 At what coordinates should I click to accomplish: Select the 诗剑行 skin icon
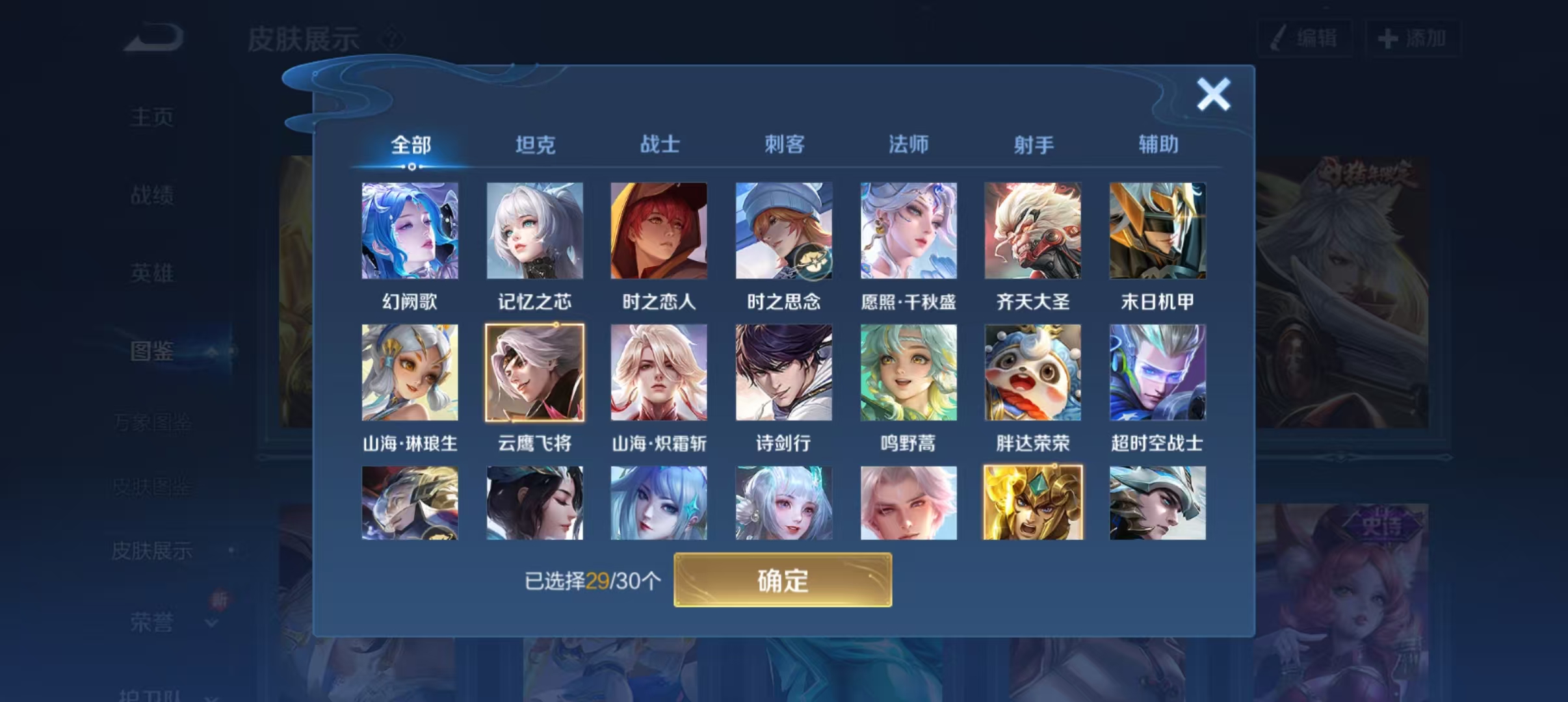coord(783,372)
